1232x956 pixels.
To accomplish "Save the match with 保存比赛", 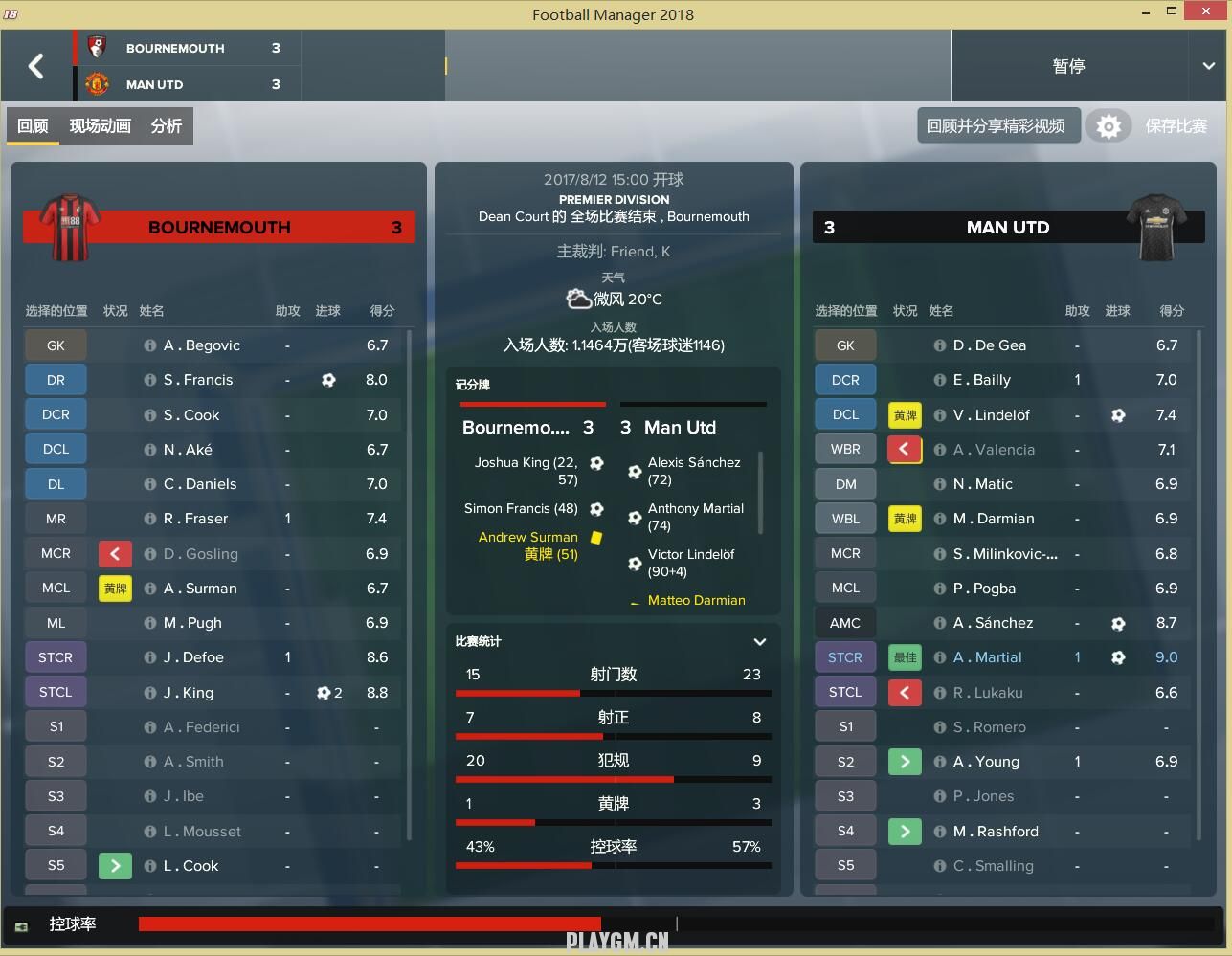I will tap(1176, 126).
